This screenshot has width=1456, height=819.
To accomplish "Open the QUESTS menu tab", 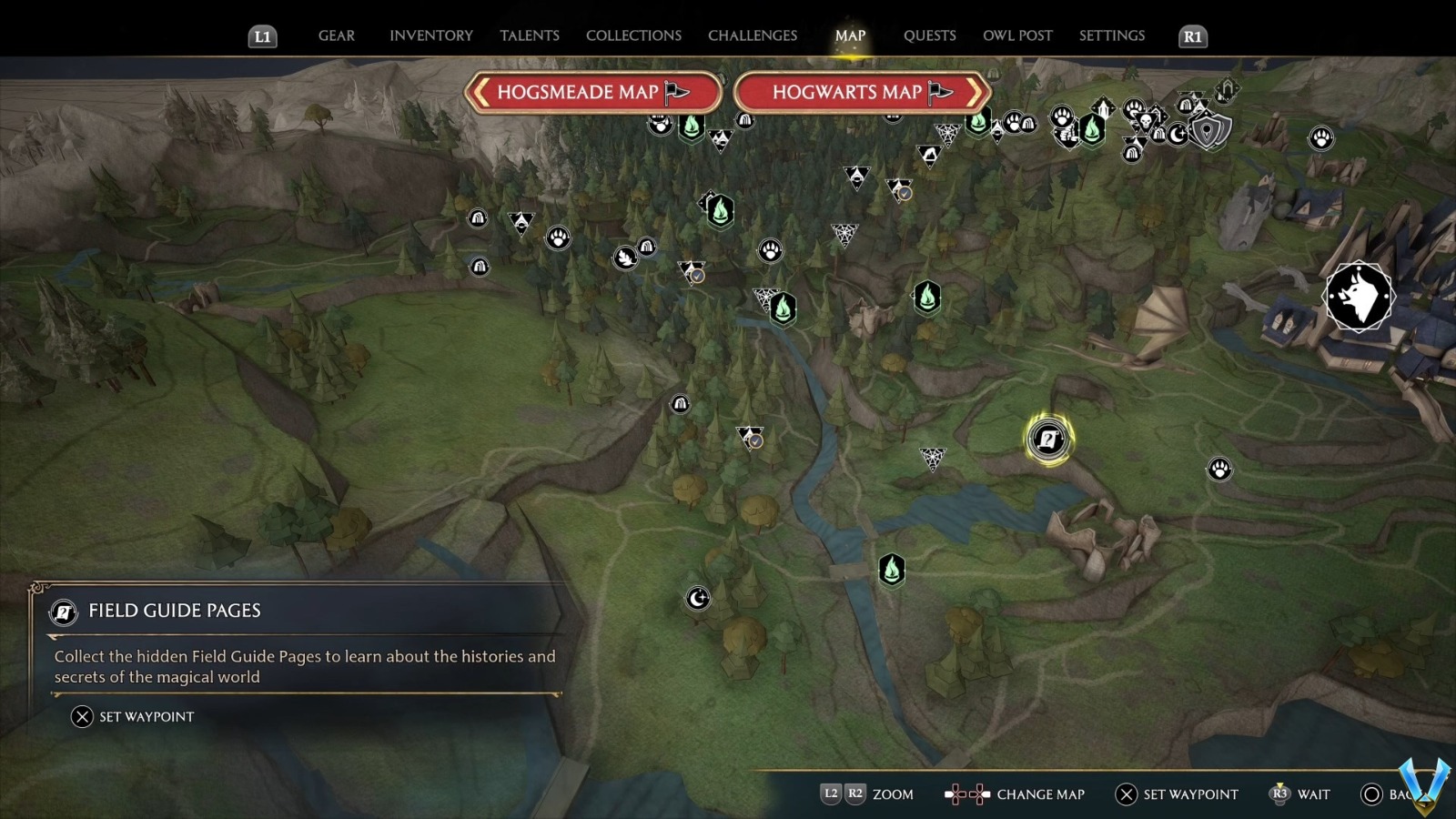I will 929,35.
